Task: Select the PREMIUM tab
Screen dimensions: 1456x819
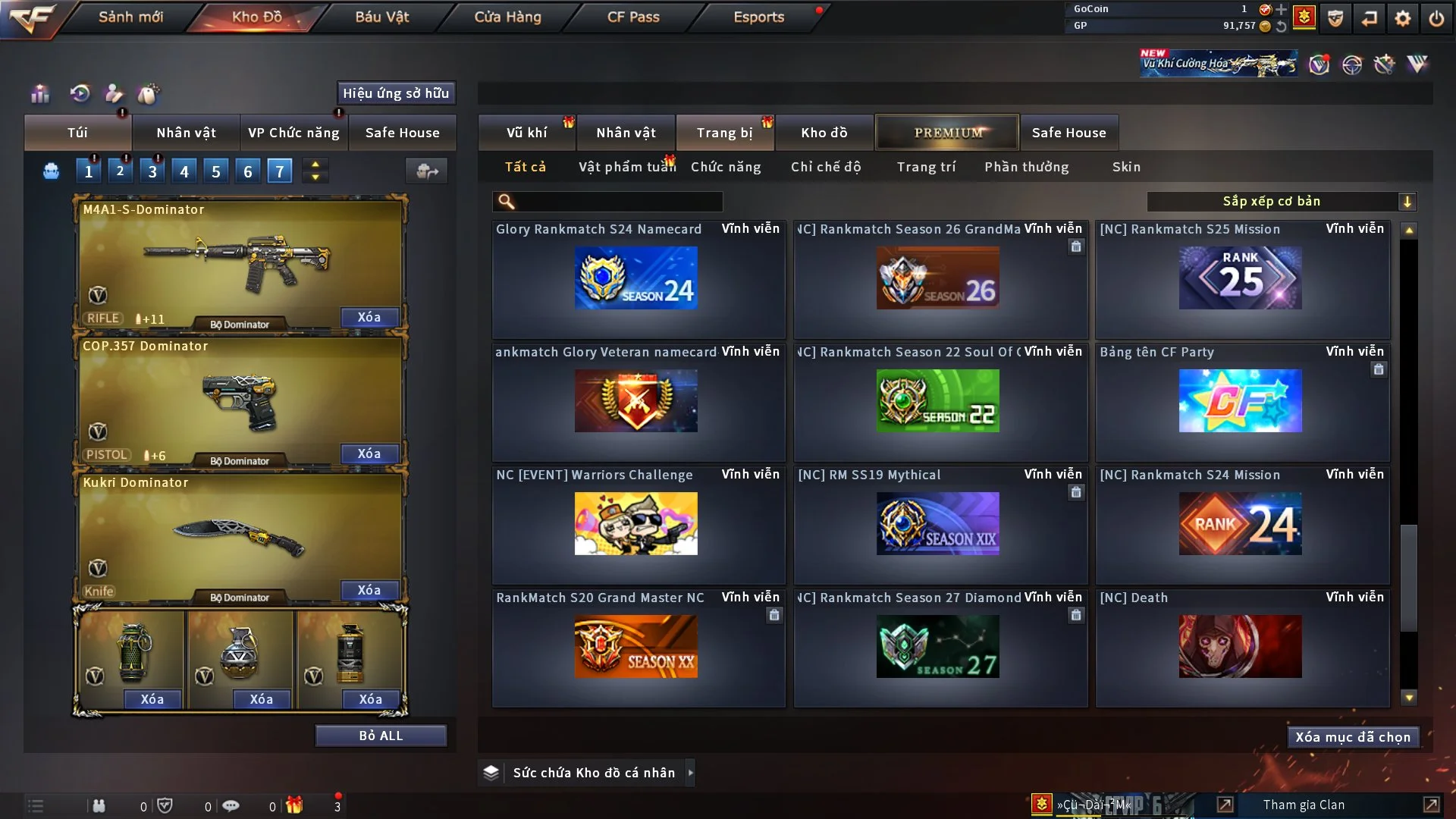Action: tap(947, 133)
